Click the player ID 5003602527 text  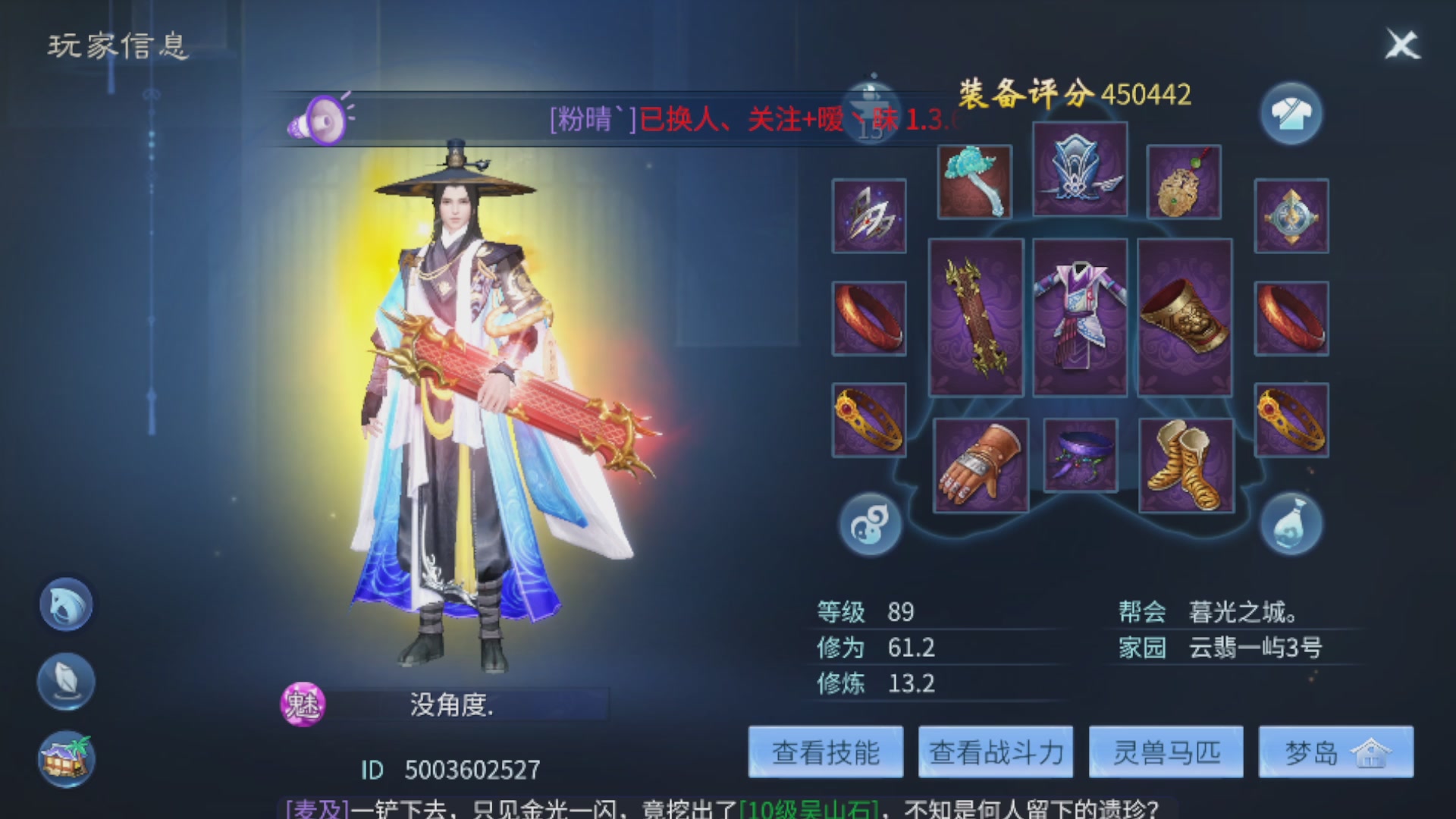coord(447,770)
